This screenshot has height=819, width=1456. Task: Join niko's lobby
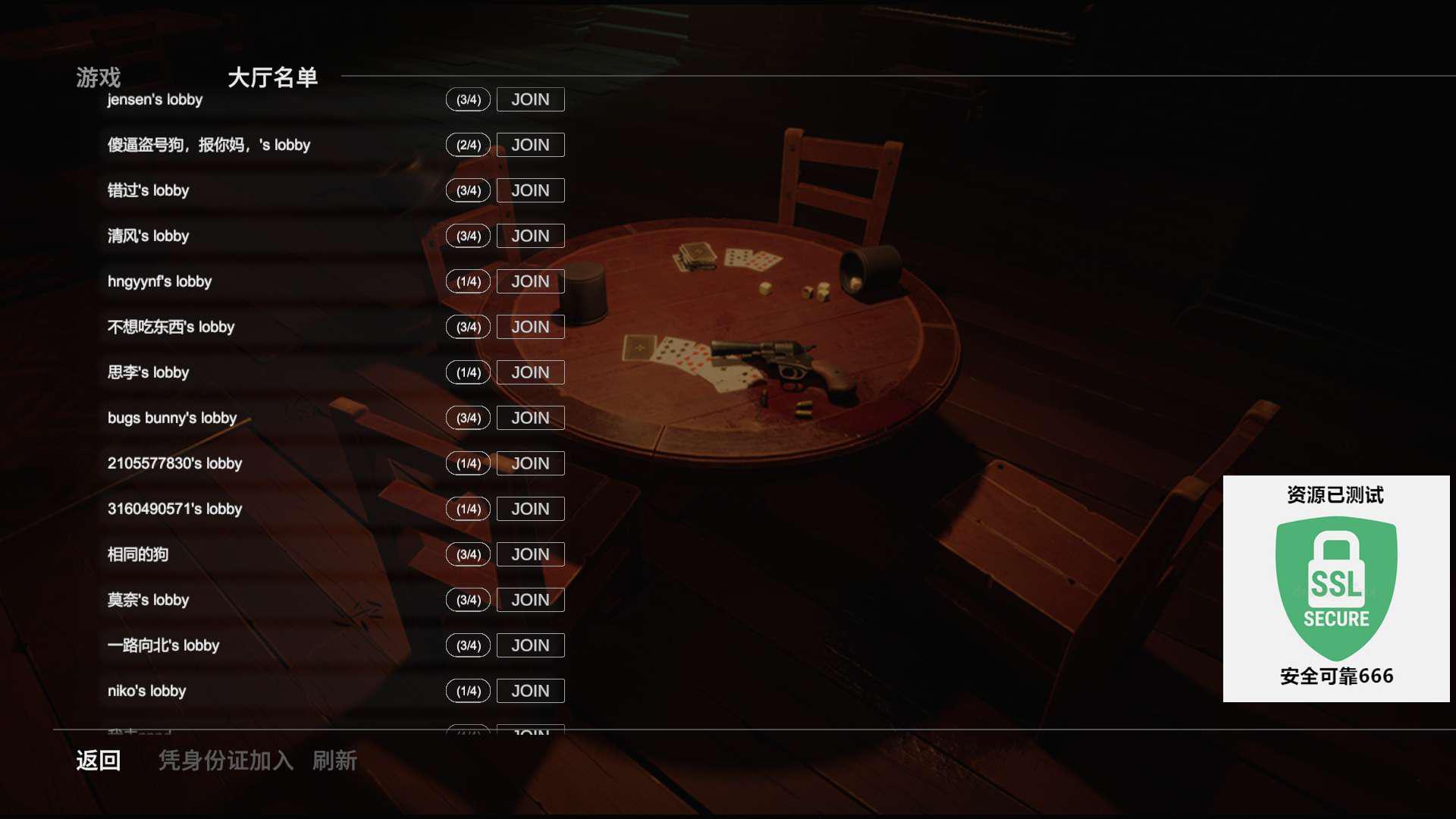pyautogui.click(x=530, y=691)
